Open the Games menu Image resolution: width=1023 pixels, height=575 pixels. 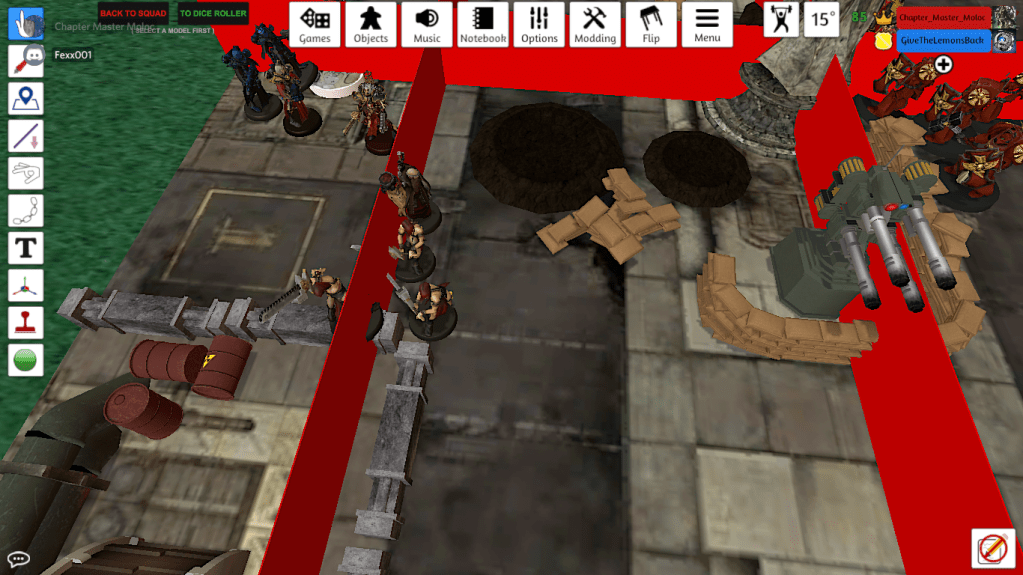point(315,24)
